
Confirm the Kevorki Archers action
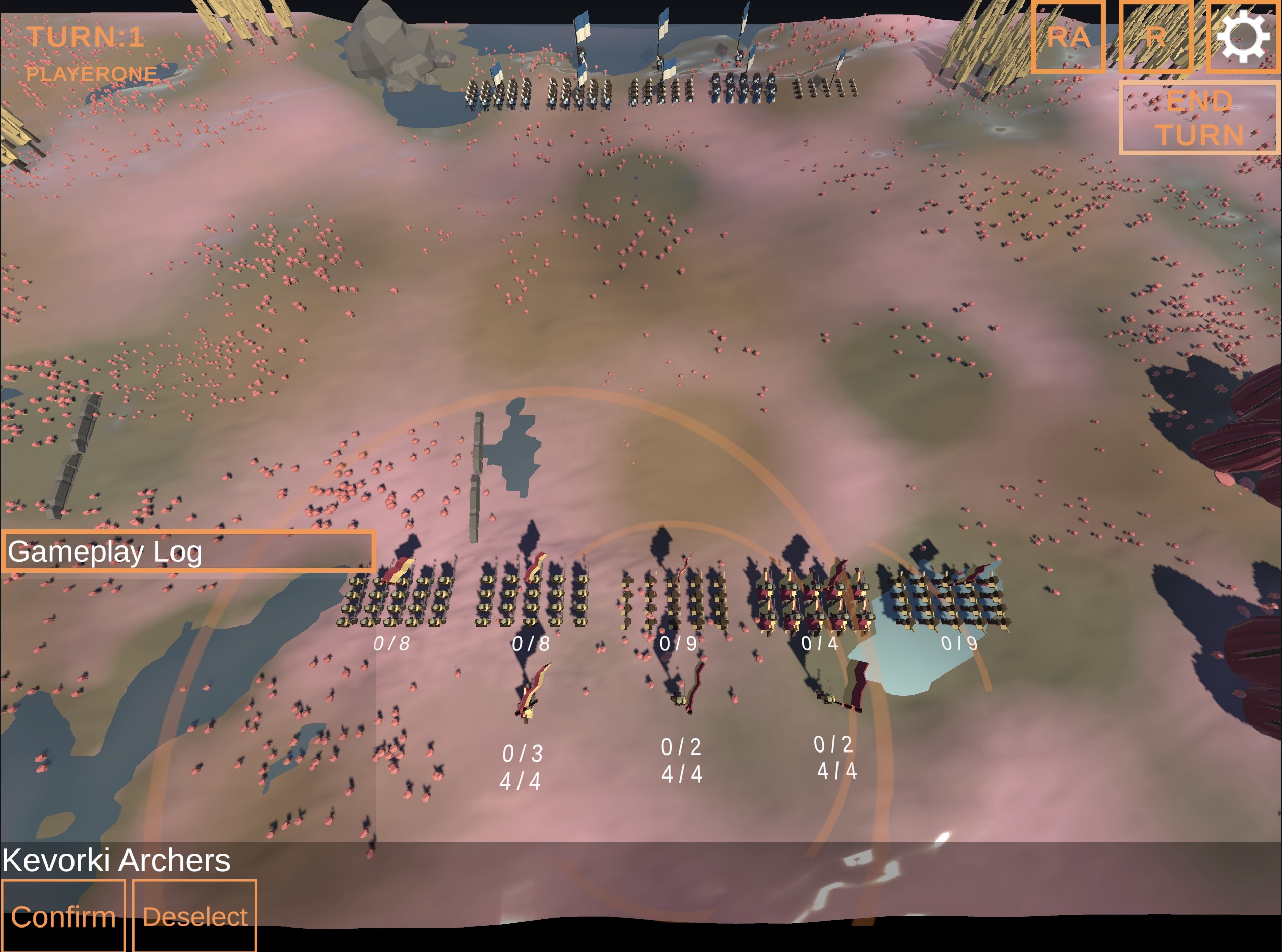tap(63, 916)
